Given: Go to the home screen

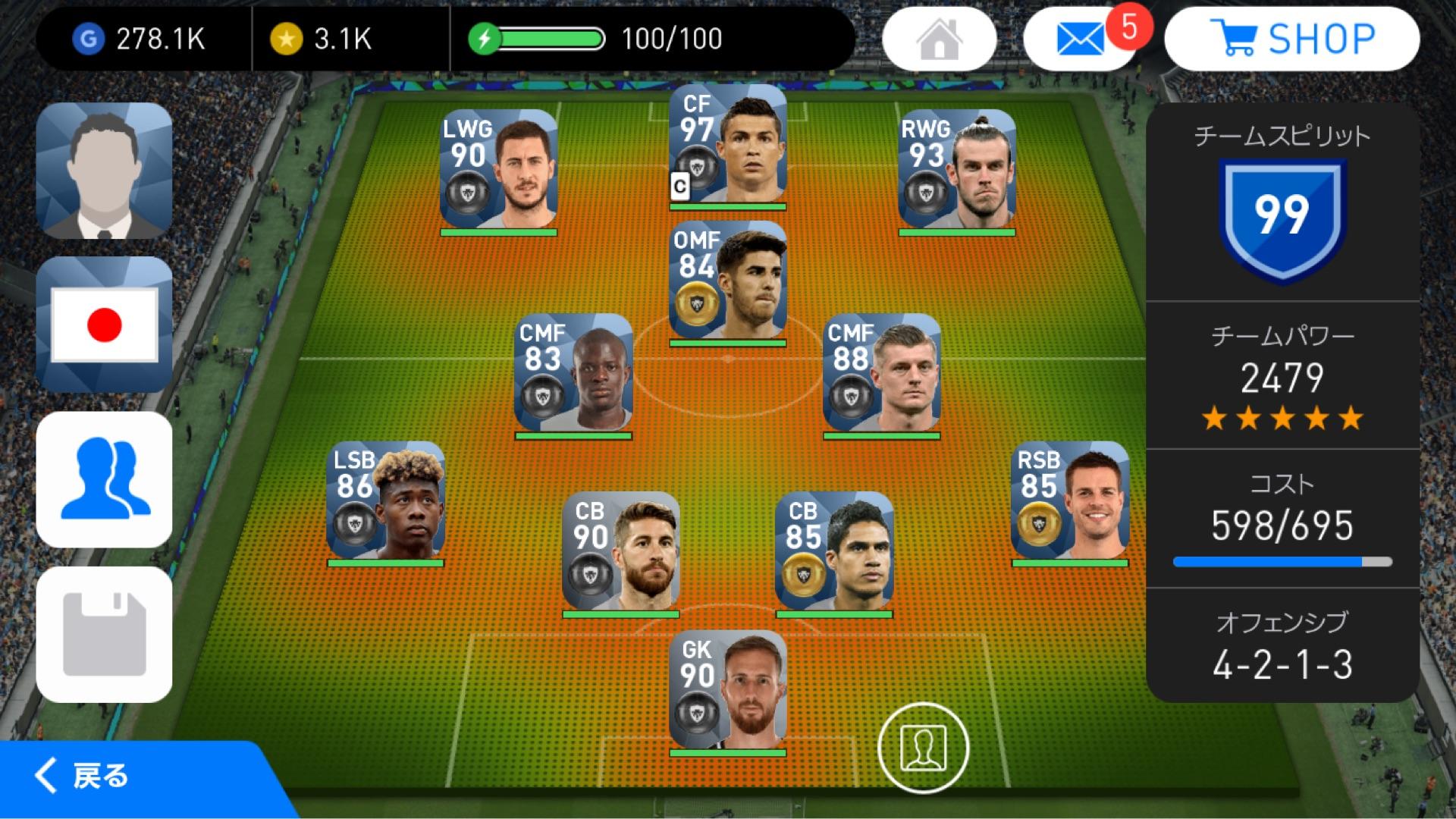Looking at the screenshot, I should (x=939, y=39).
